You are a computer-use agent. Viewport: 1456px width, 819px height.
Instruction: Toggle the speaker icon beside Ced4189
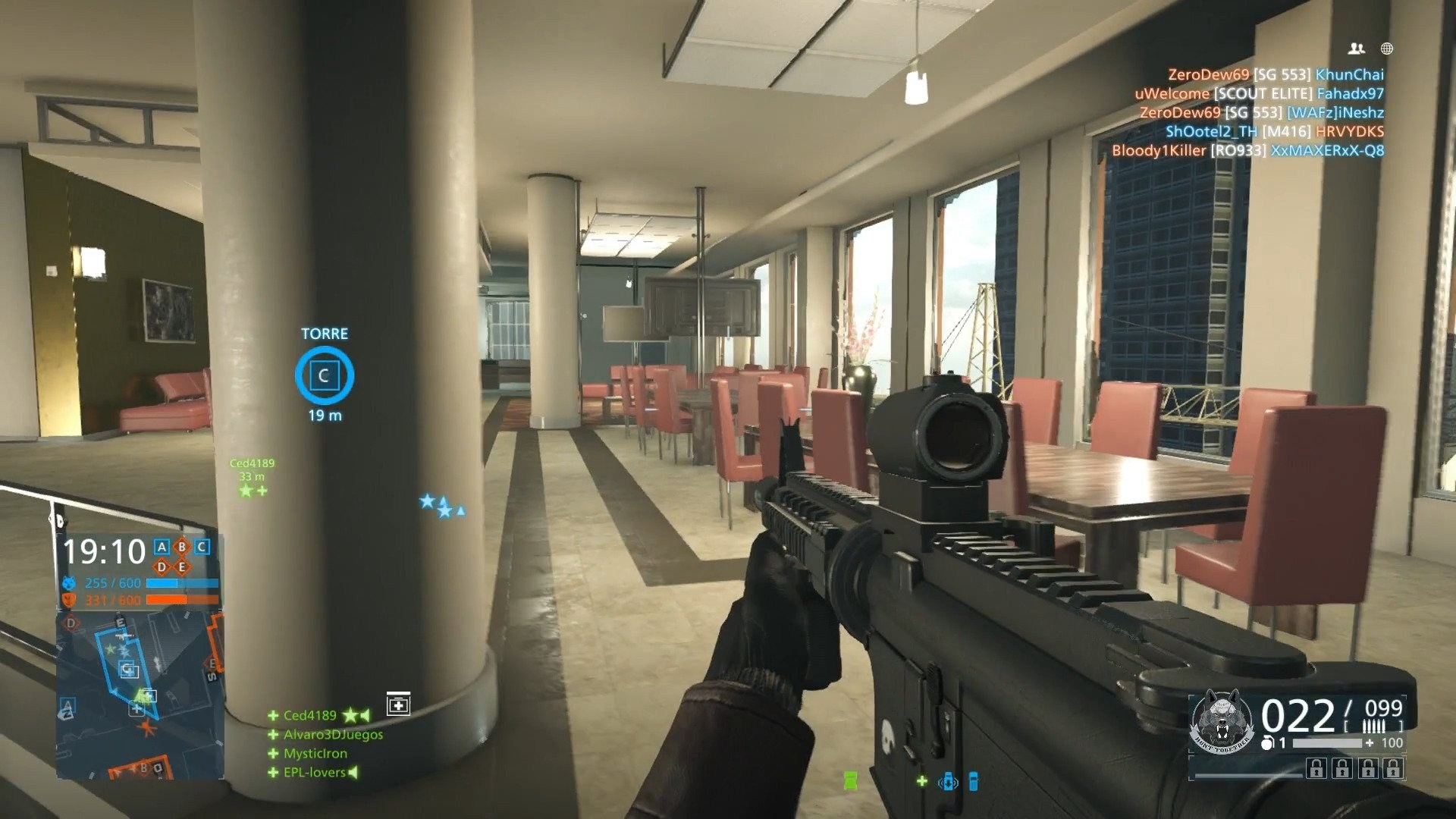365,716
